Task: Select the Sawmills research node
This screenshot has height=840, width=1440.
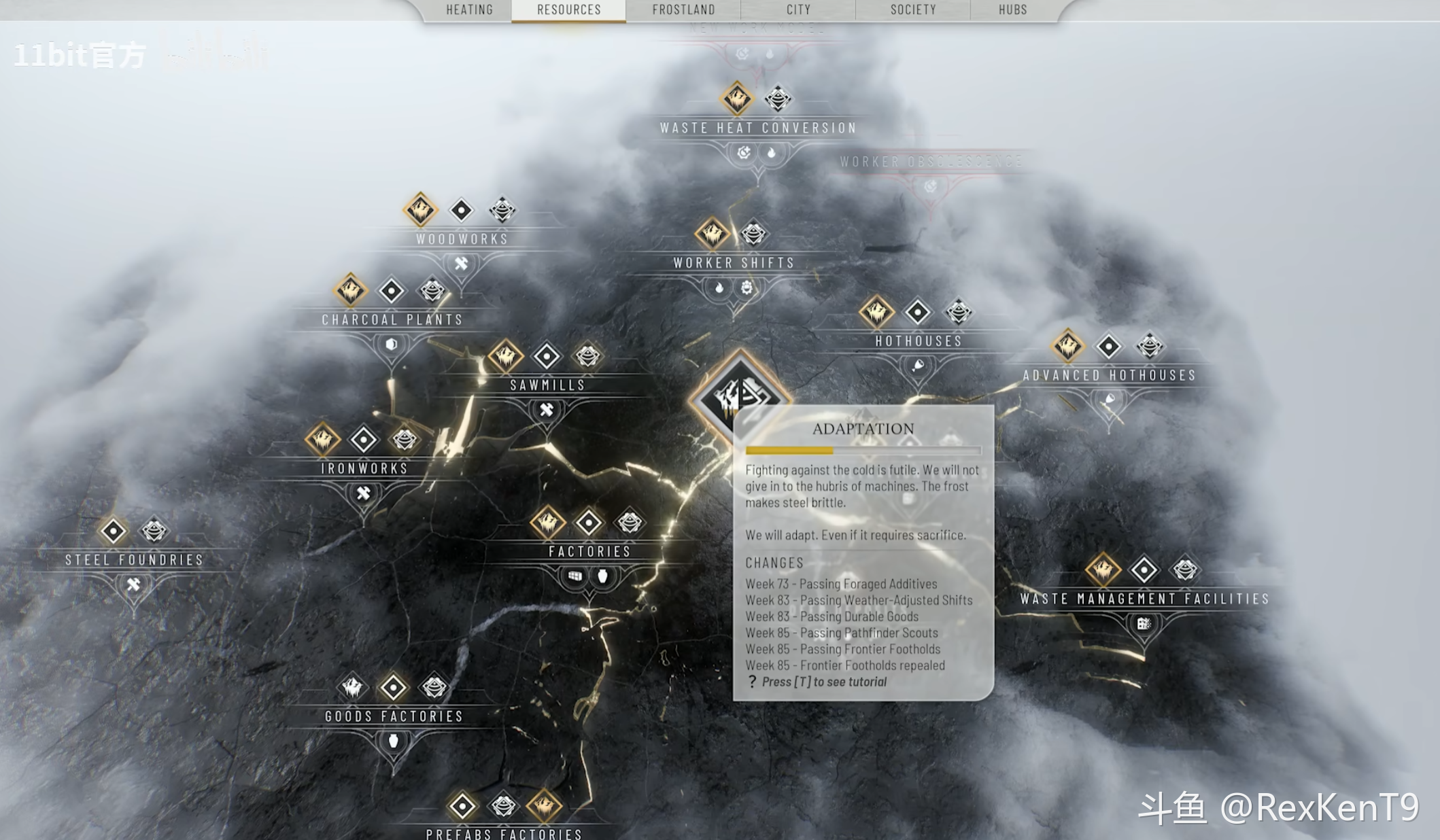Action: pyautogui.click(x=547, y=385)
